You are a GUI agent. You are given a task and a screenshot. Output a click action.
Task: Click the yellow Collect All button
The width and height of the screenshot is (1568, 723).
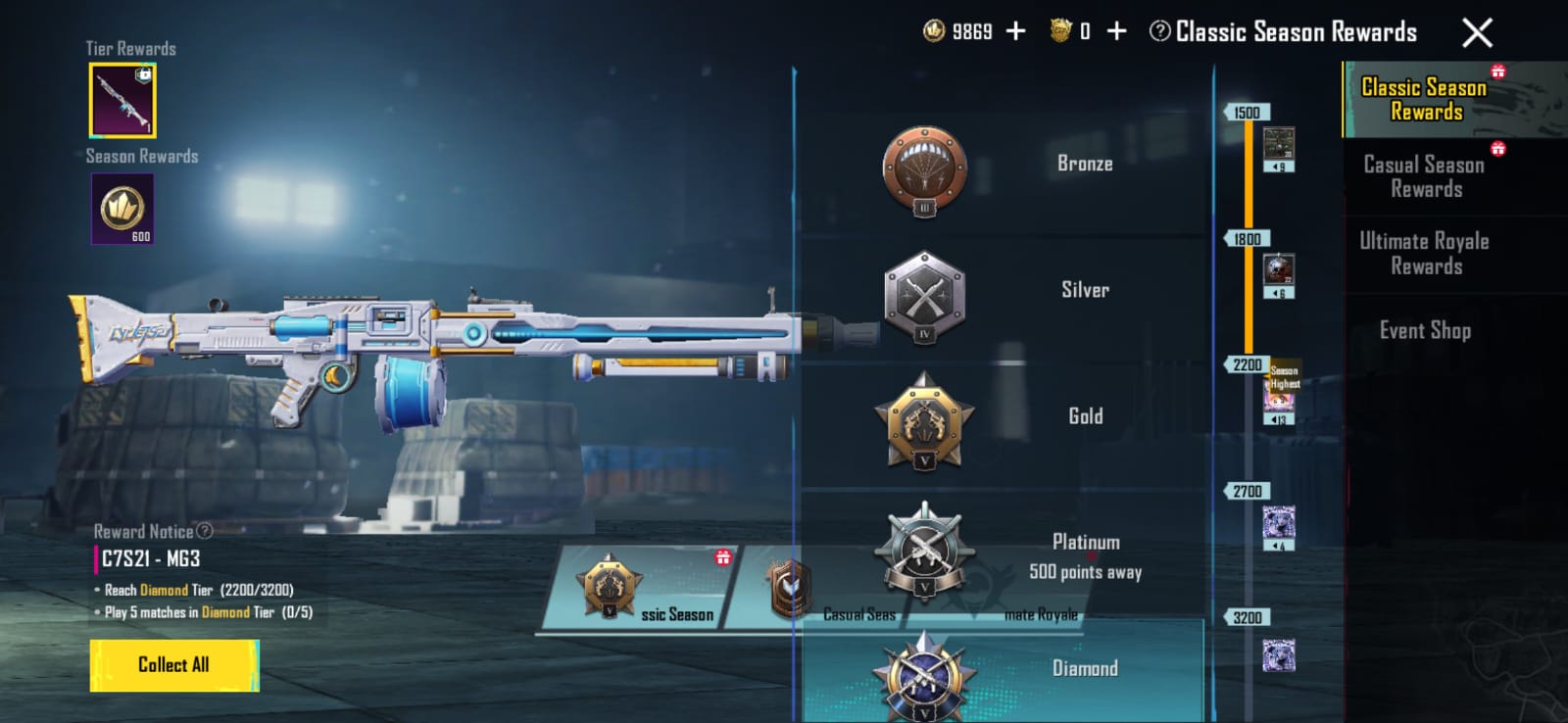(174, 665)
